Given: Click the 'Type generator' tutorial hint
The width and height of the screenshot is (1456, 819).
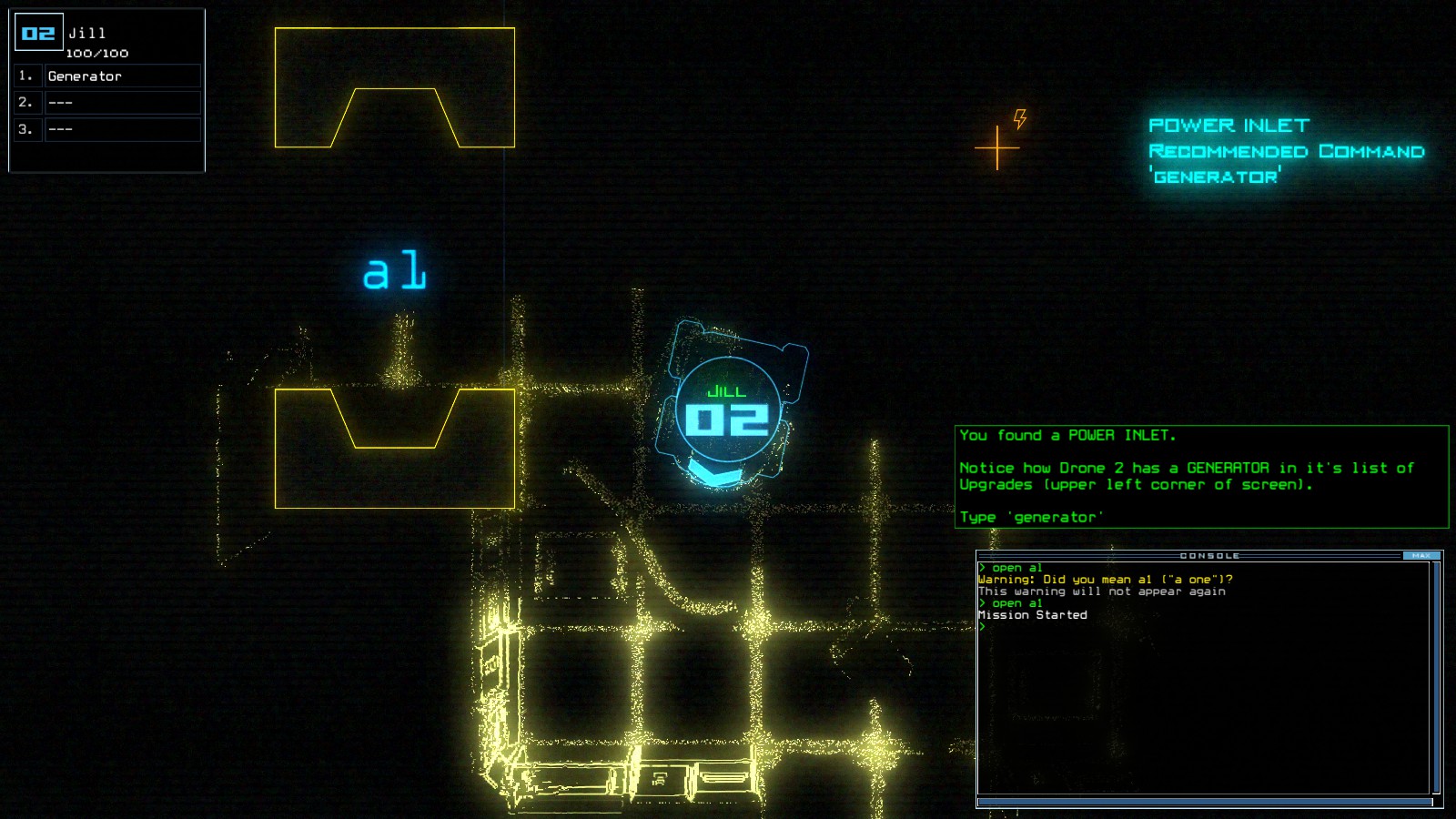Looking at the screenshot, I should (1032, 516).
